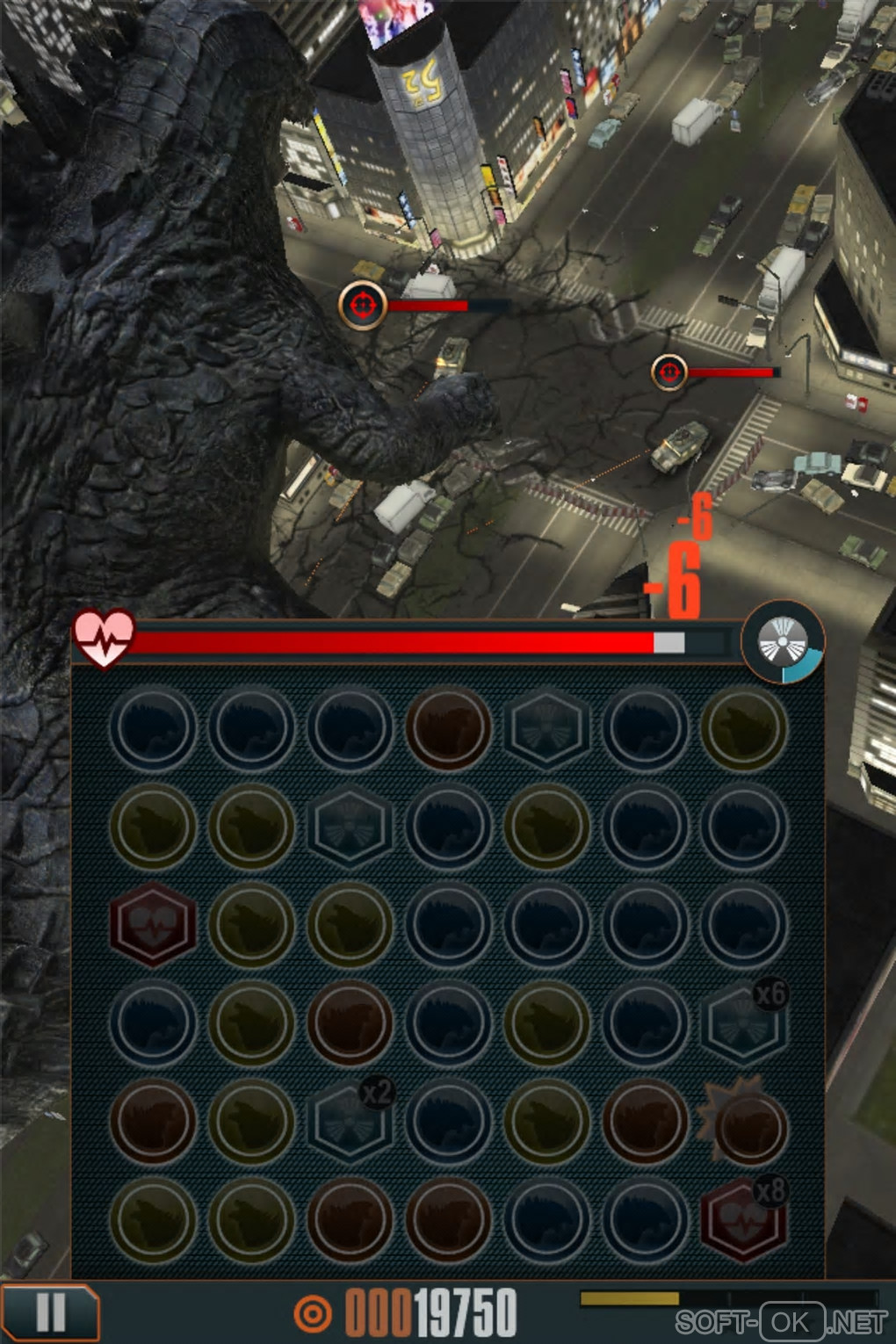
Task: Select the orange tile with spiky burst
Action: point(747,1124)
